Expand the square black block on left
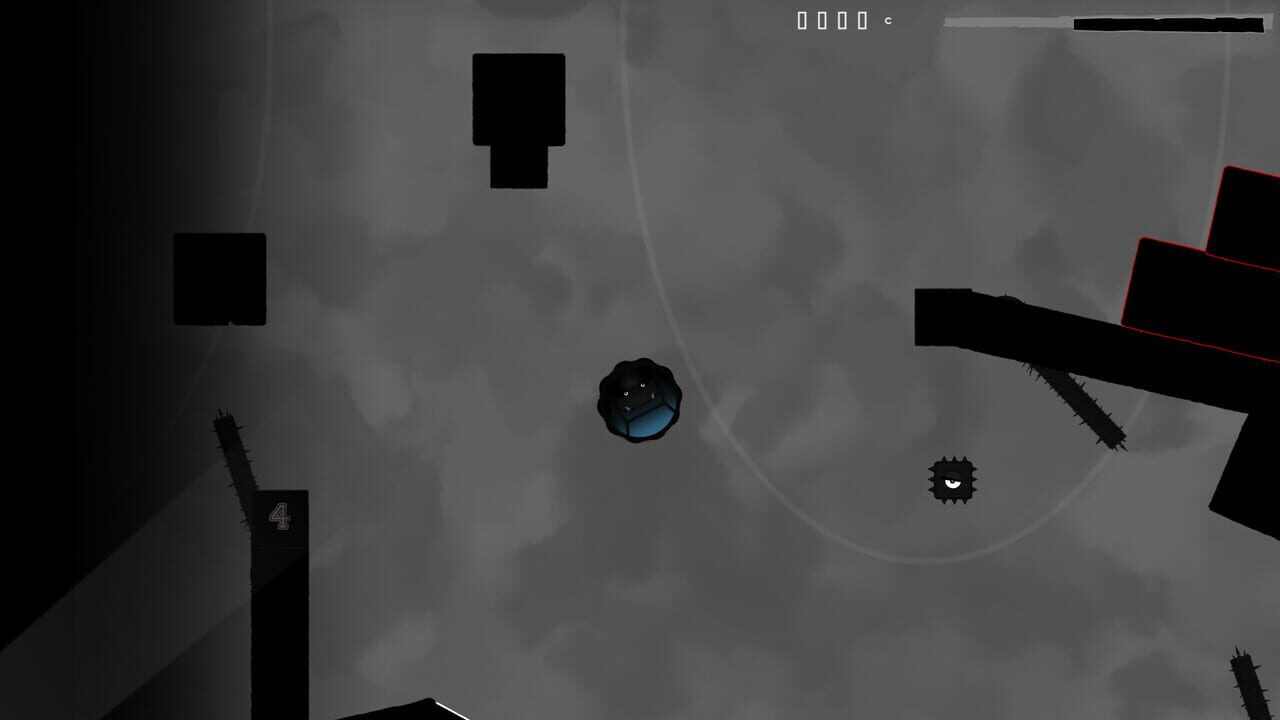 coord(220,280)
